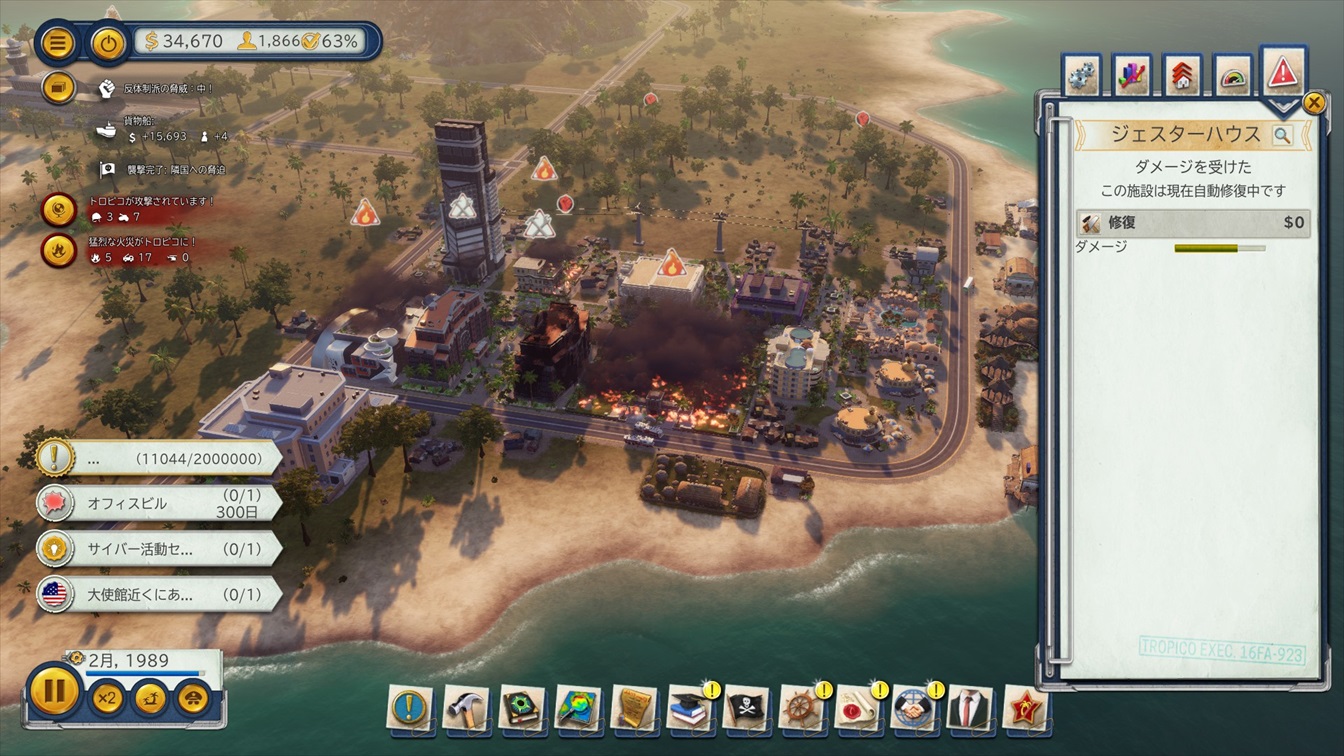Set game speed to ×2

pyautogui.click(x=107, y=697)
